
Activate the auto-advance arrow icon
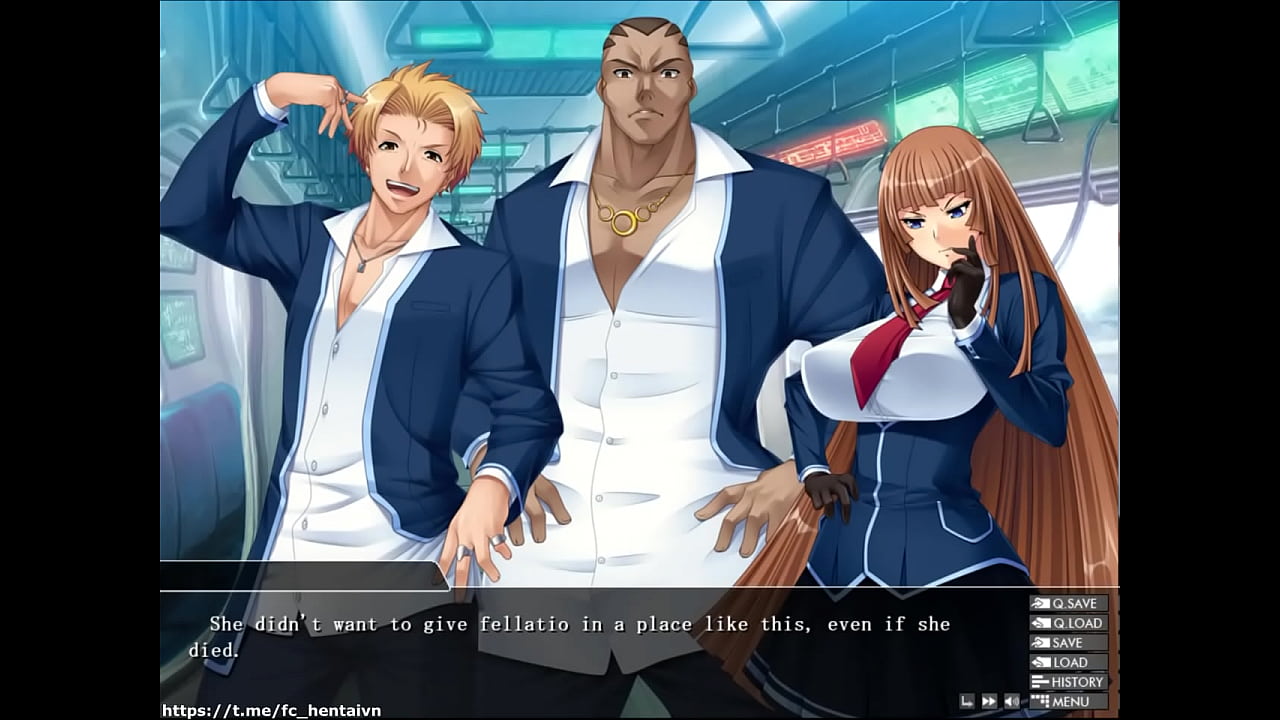(x=968, y=701)
